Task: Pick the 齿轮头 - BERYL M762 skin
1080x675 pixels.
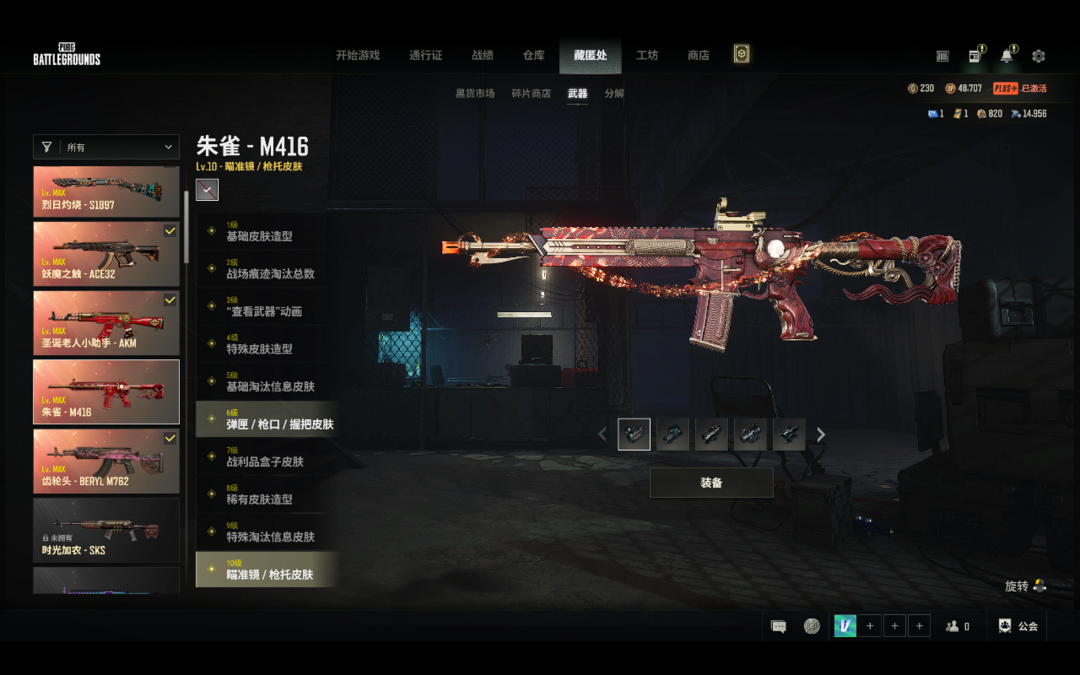Action: point(106,460)
